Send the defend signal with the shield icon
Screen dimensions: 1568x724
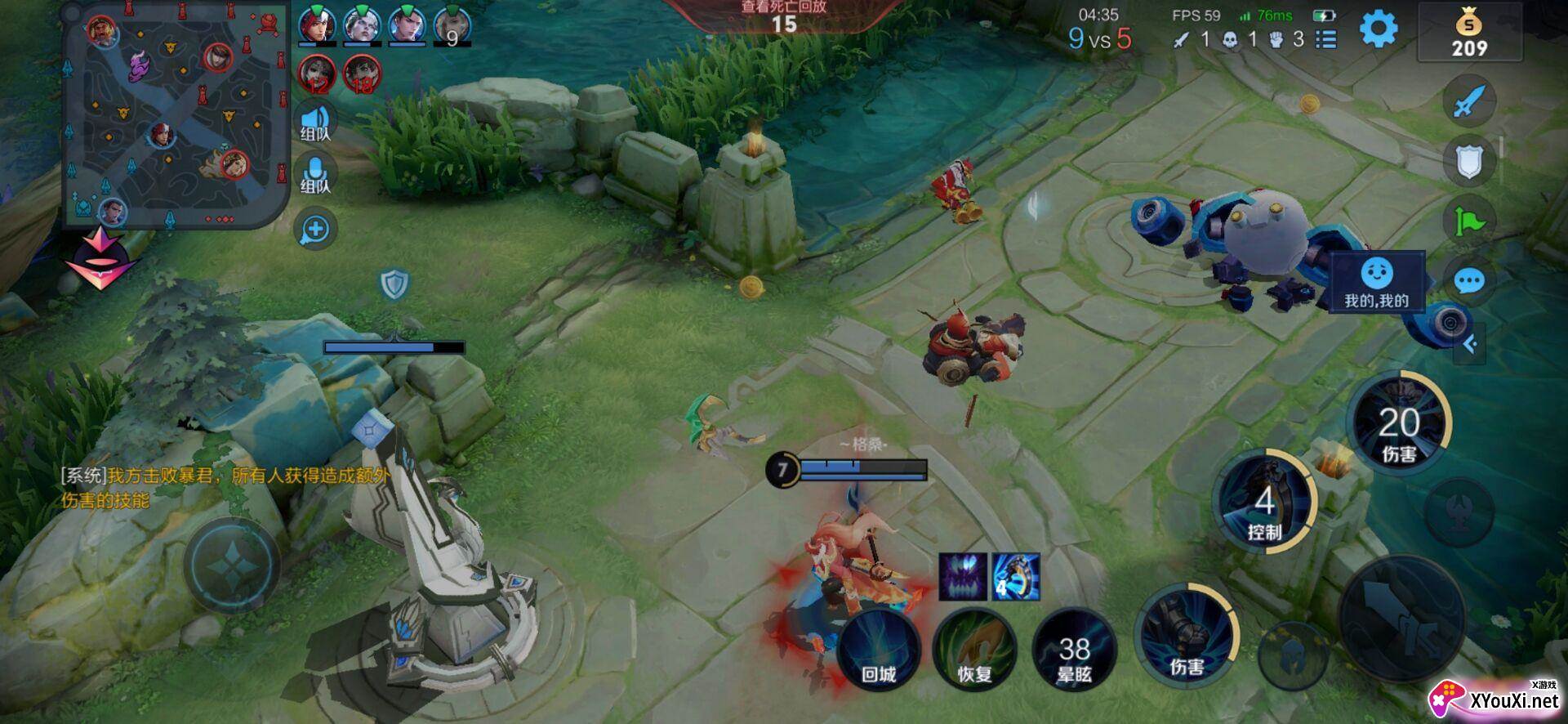[1468, 161]
